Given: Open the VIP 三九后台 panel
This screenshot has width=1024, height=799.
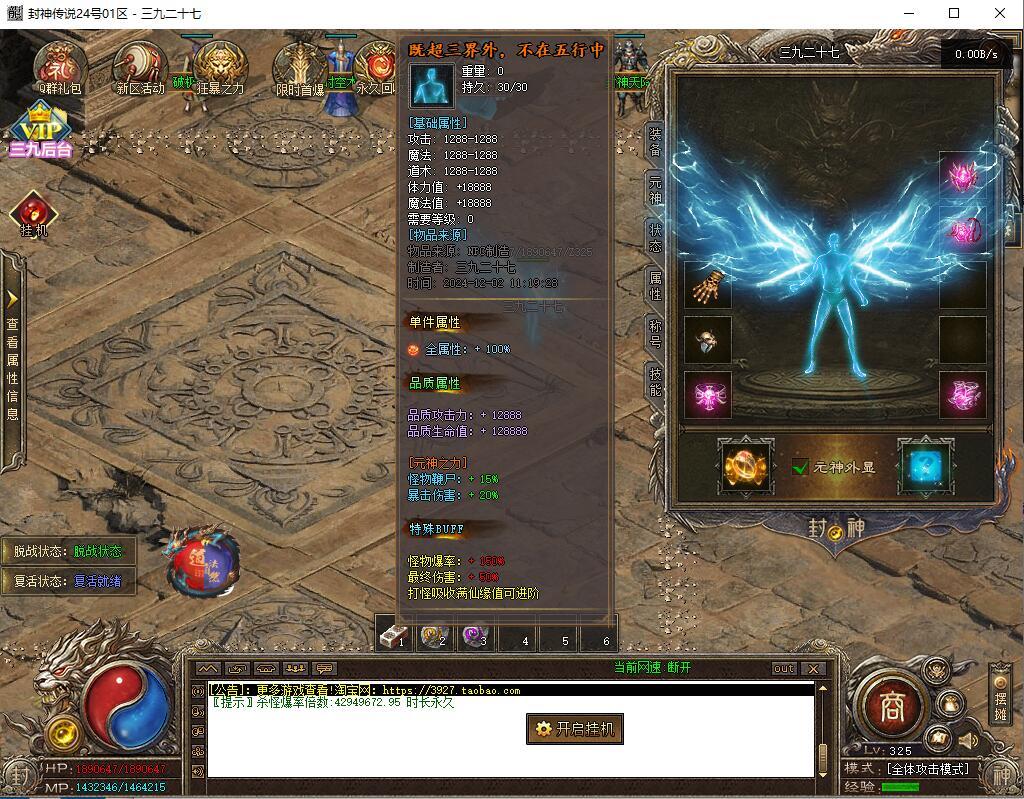Looking at the screenshot, I should (40, 131).
